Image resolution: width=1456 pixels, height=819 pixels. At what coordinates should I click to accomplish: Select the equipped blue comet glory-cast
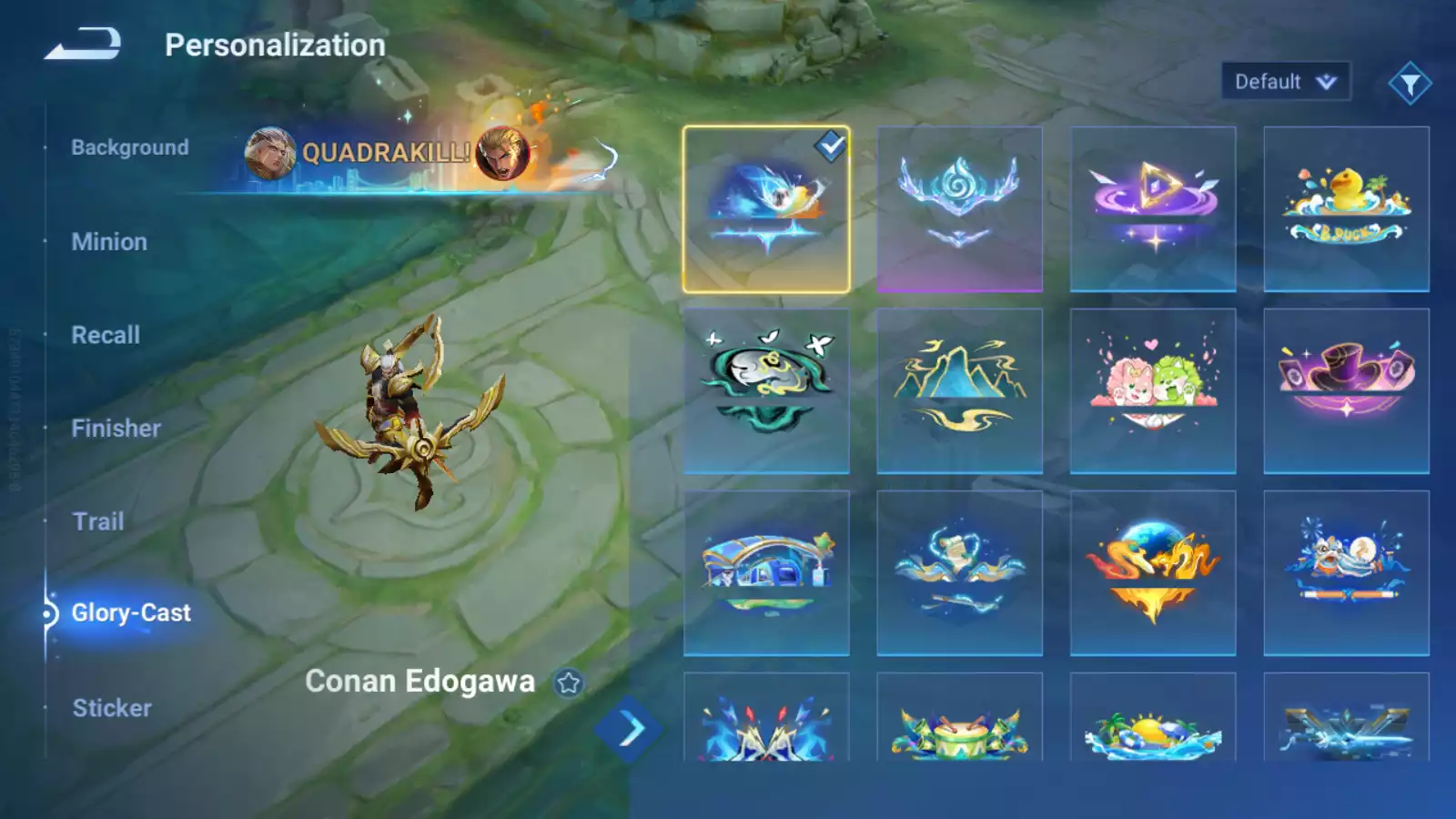click(766, 209)
